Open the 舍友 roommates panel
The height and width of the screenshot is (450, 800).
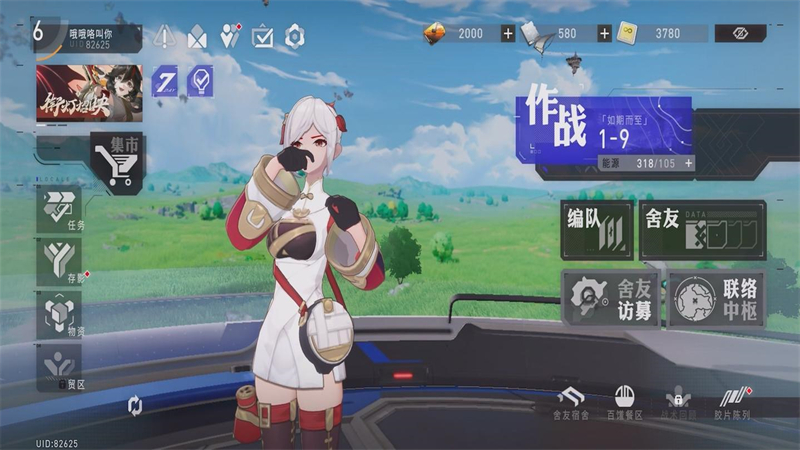702,230
